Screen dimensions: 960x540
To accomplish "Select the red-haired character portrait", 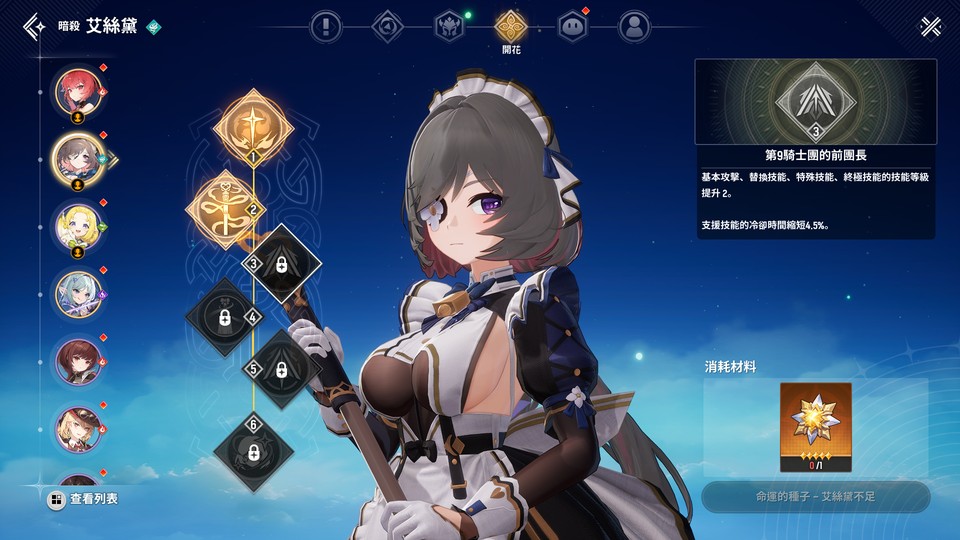I will point(77,91).
